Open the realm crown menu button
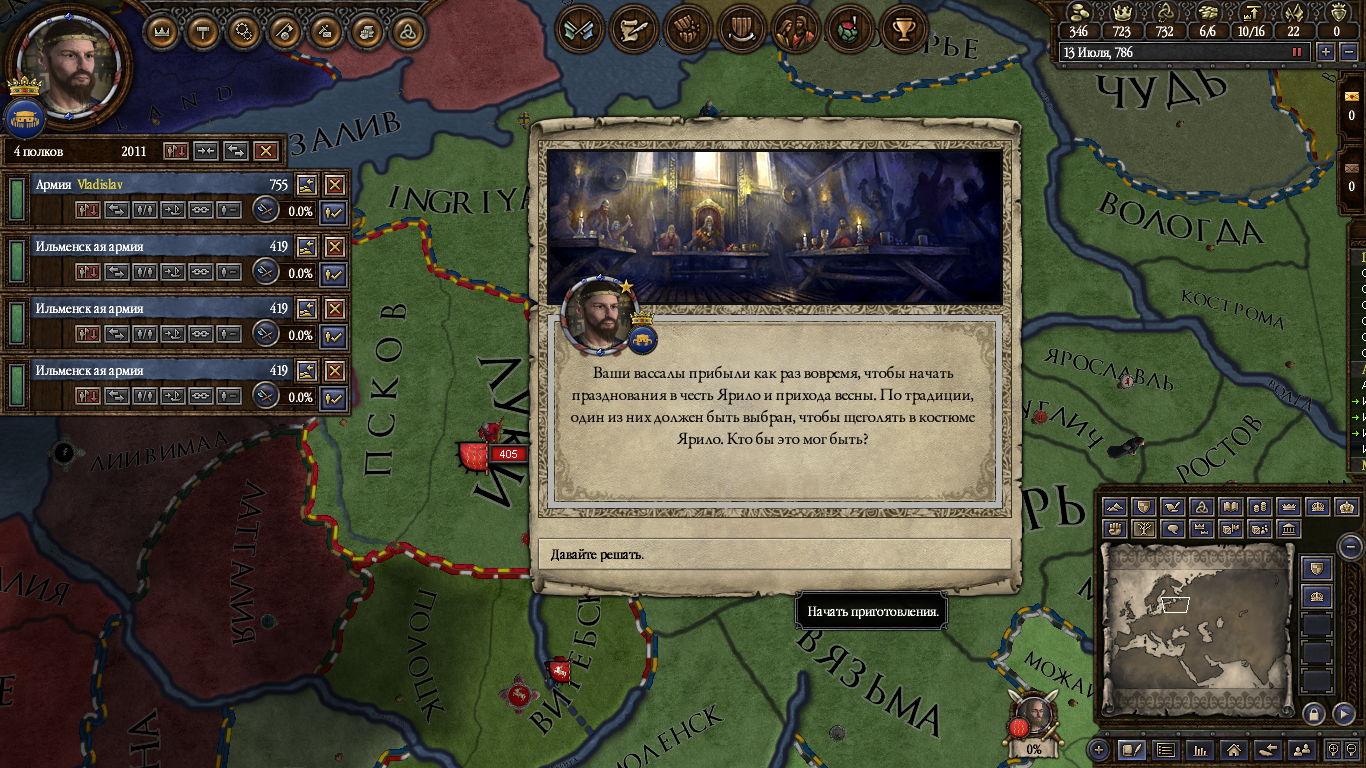Image resolution: width=1366 pixels, height=768 pixels. coord(162,31)
